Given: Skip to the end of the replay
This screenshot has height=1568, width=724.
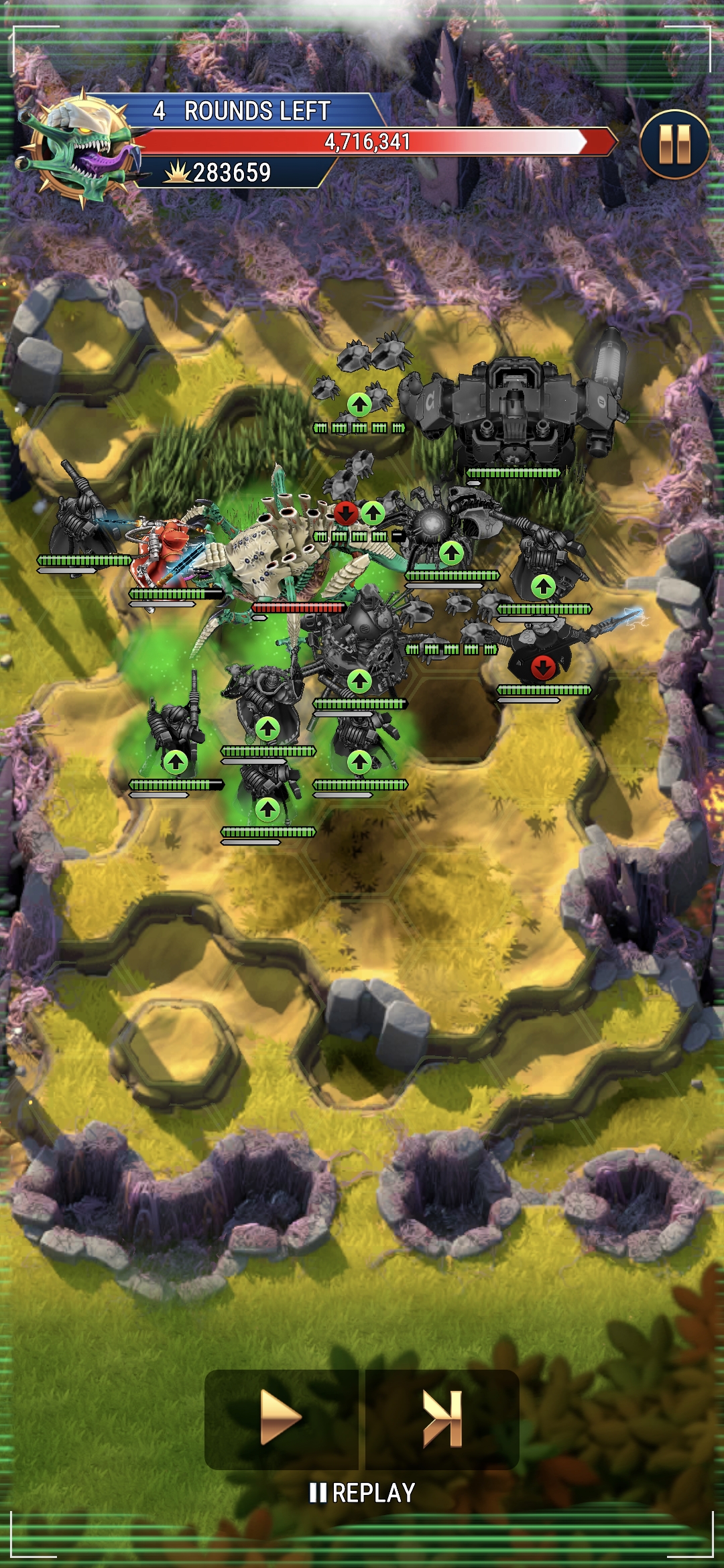Looking at the screenshot, I should 442,1418.
